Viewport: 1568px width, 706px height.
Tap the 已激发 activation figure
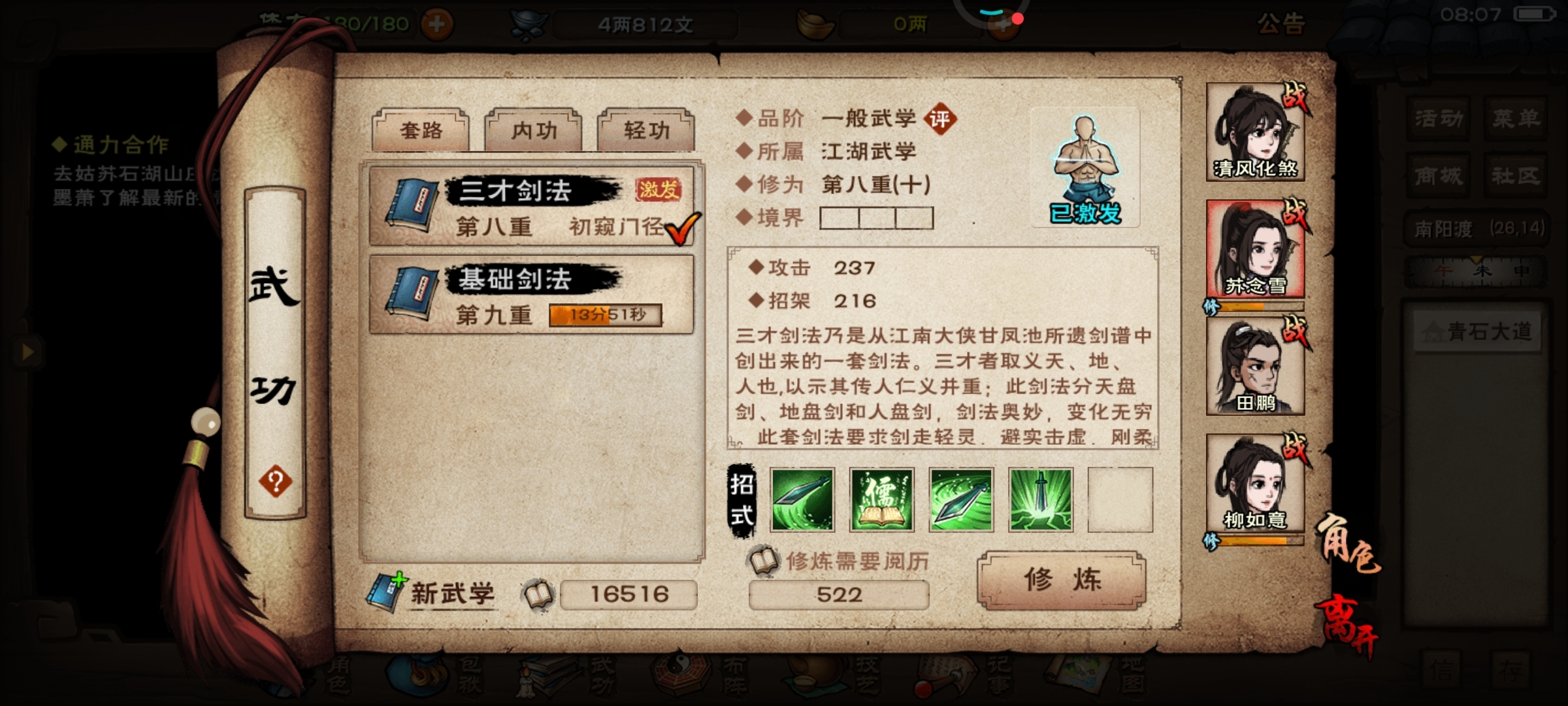coord(1085,169)
